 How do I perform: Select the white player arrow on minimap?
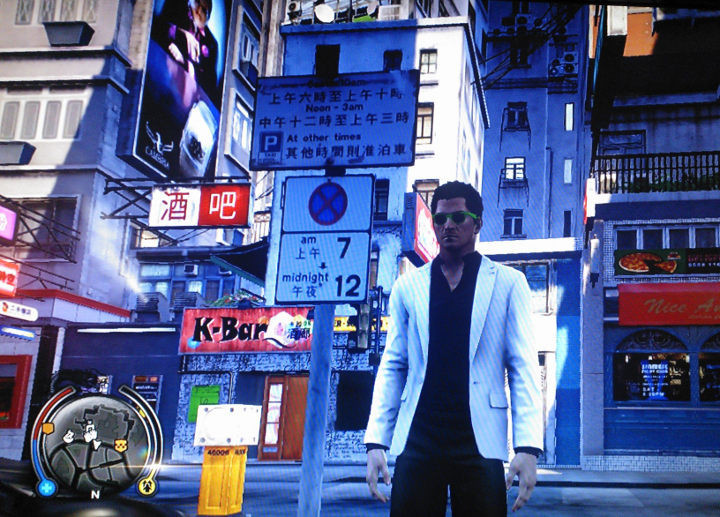(97, 445)
